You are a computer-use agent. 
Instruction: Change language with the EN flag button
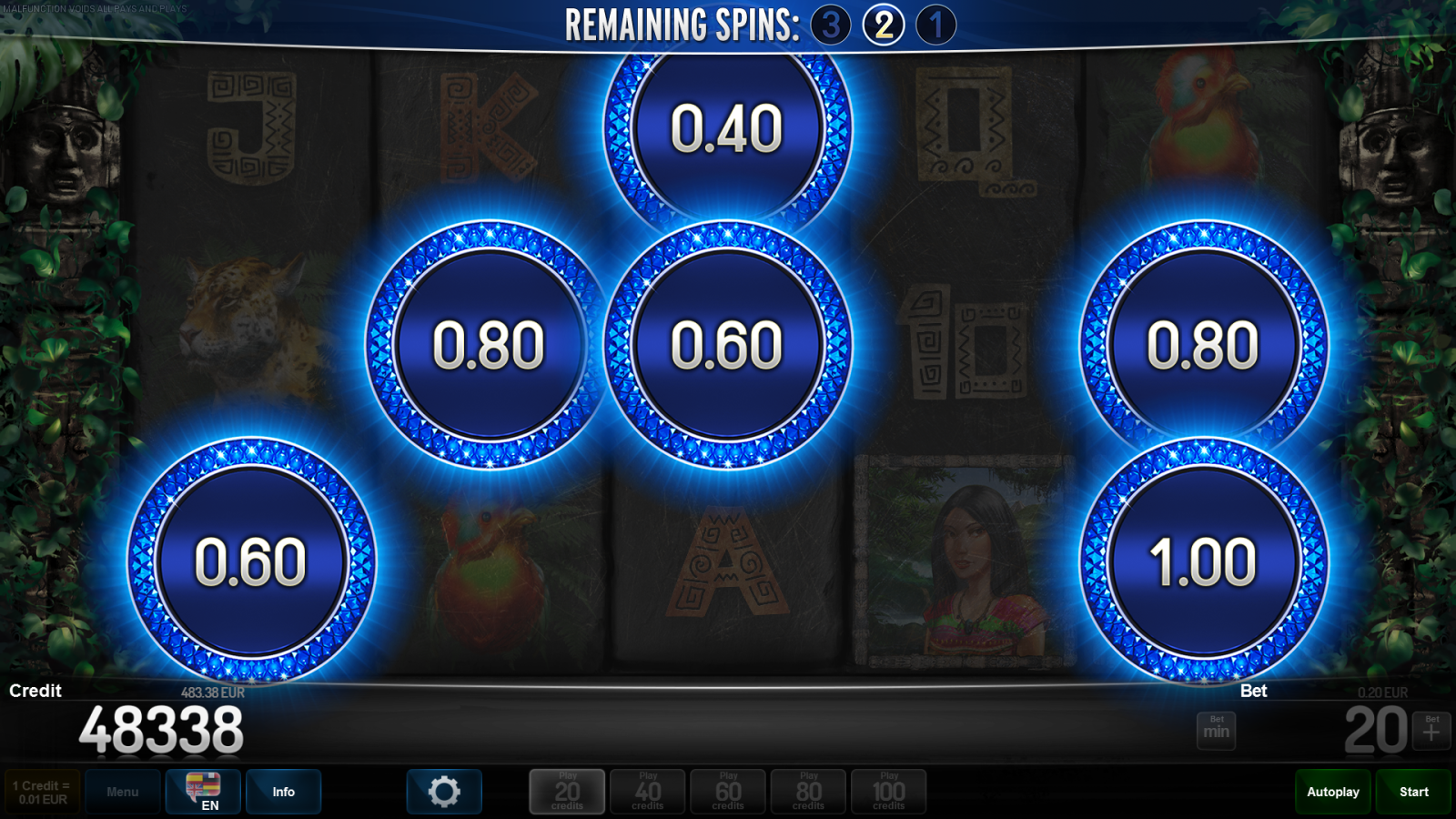tap(203, 792)
